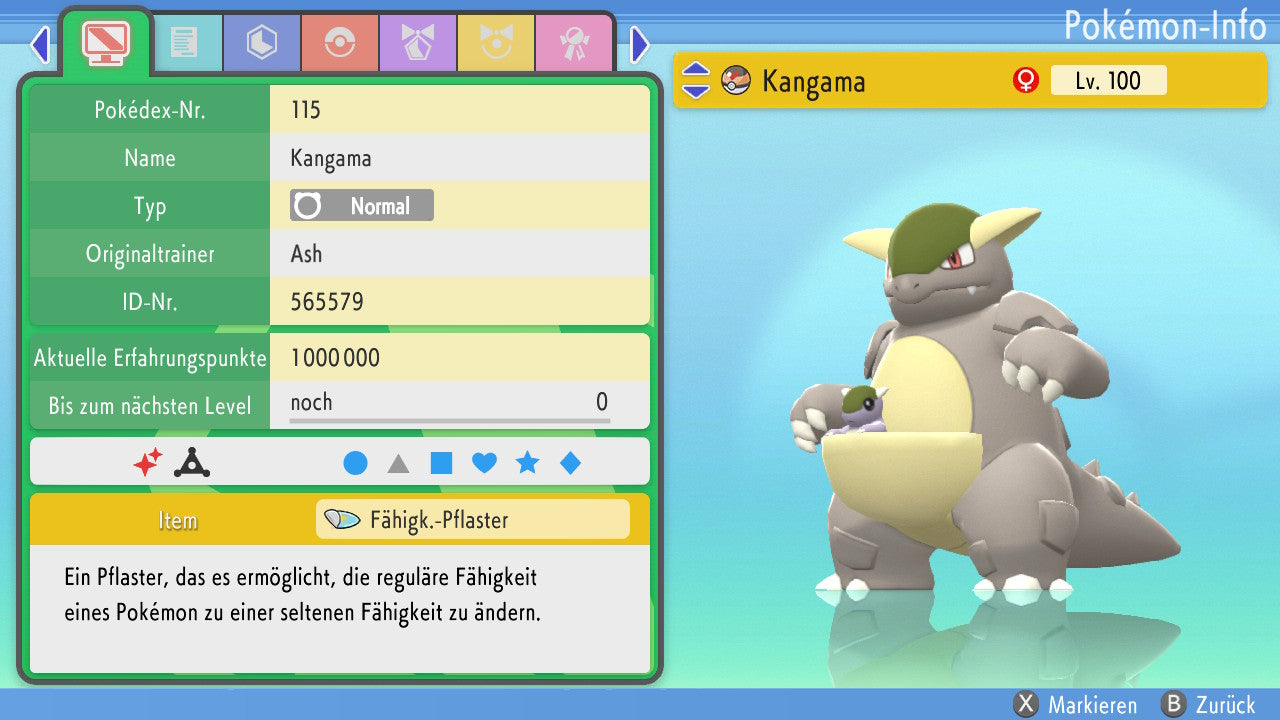
Task: Select the yellow contest moves tab
Action: (x=495, y=43)
